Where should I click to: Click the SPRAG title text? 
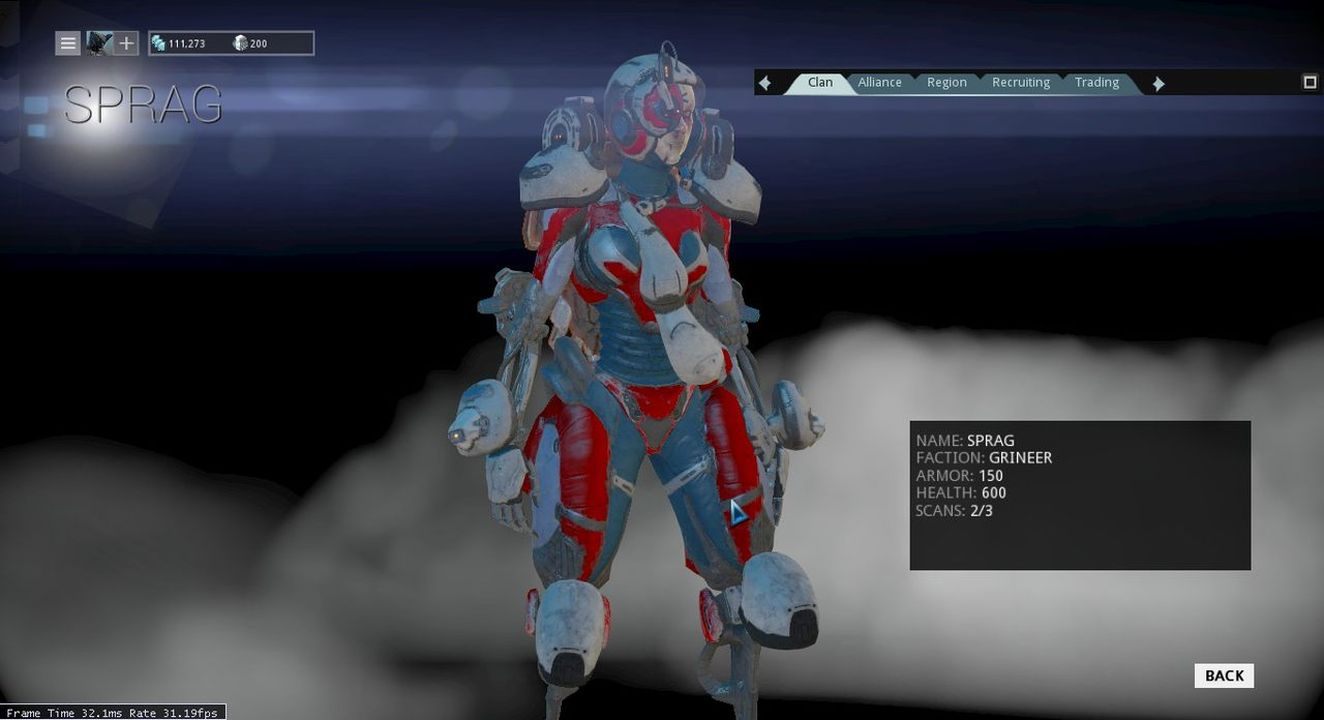[x=144, y=103]
